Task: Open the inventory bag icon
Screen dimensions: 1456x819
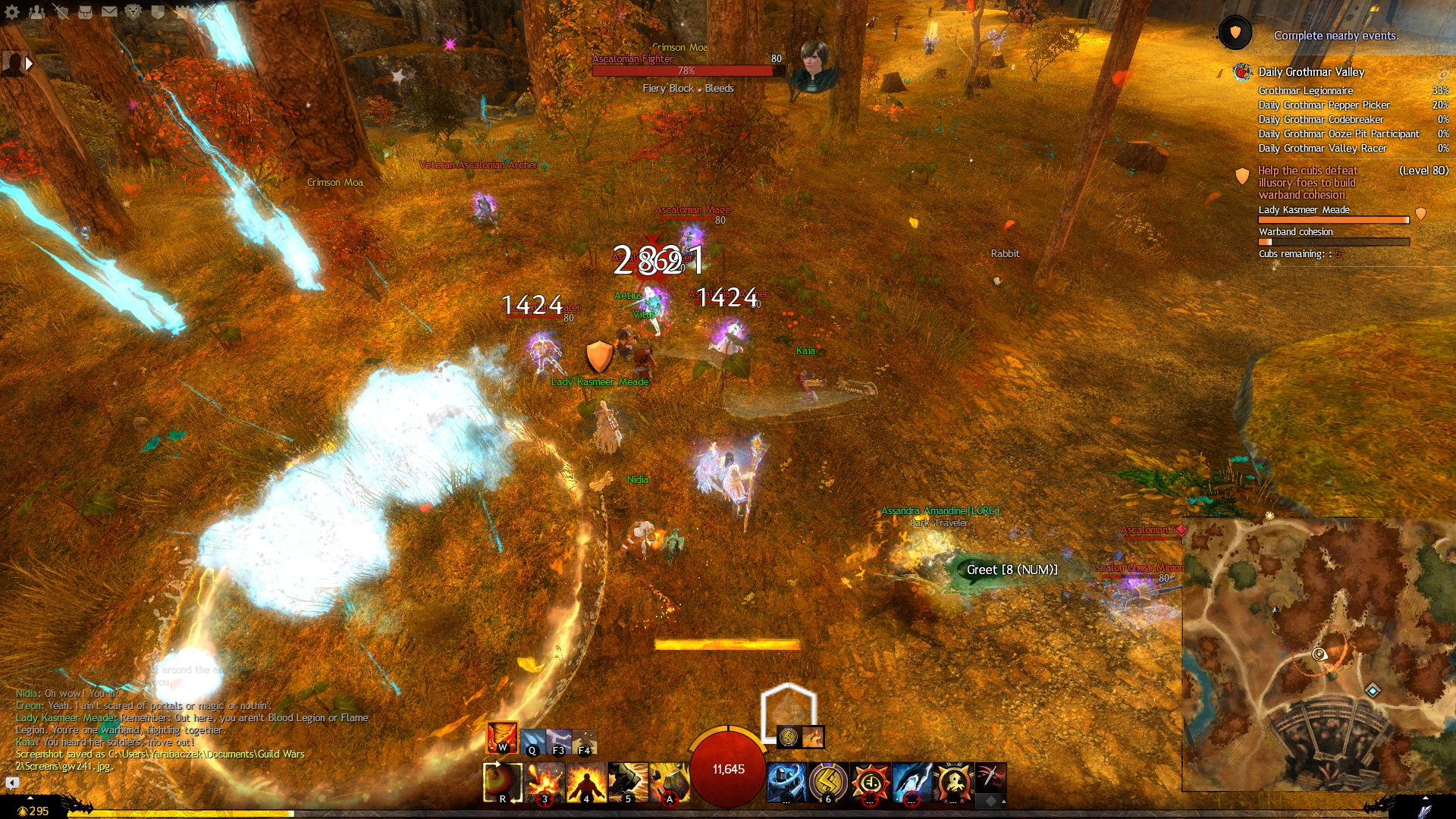Action: (x=85, y=11)
